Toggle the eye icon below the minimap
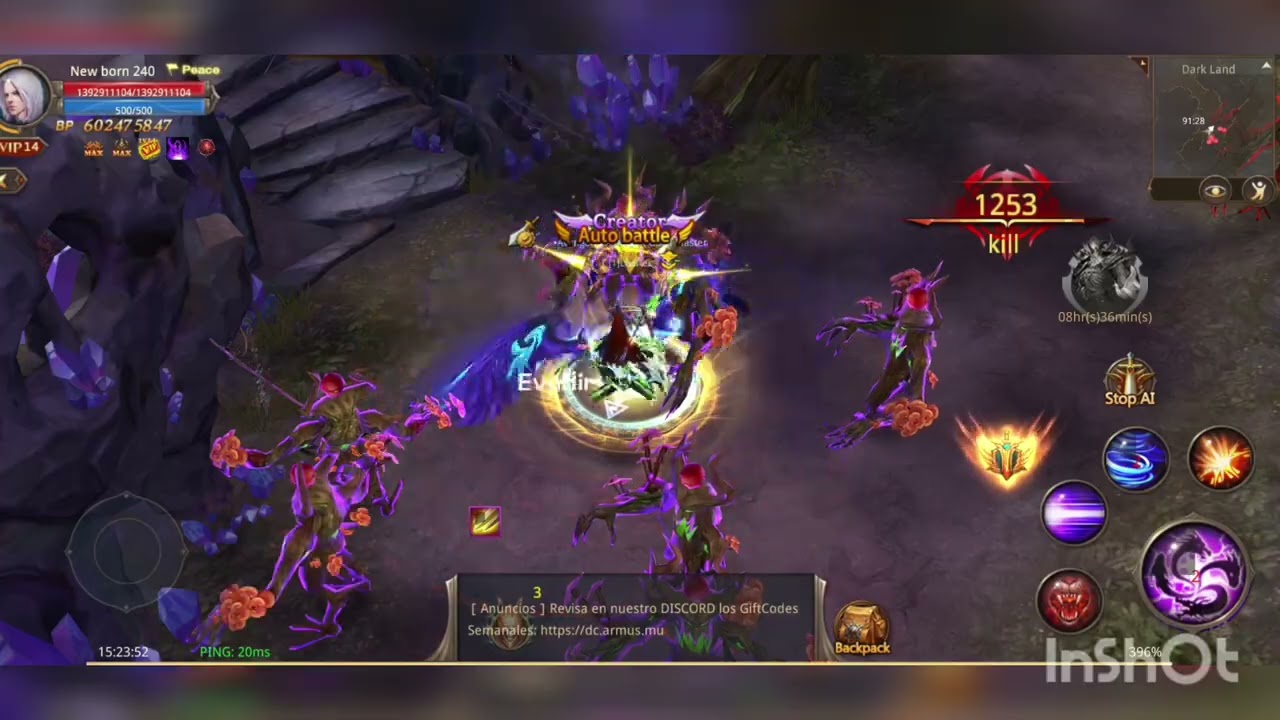The height and width of the screenshot is (720, 1280). click(1217, 190)
